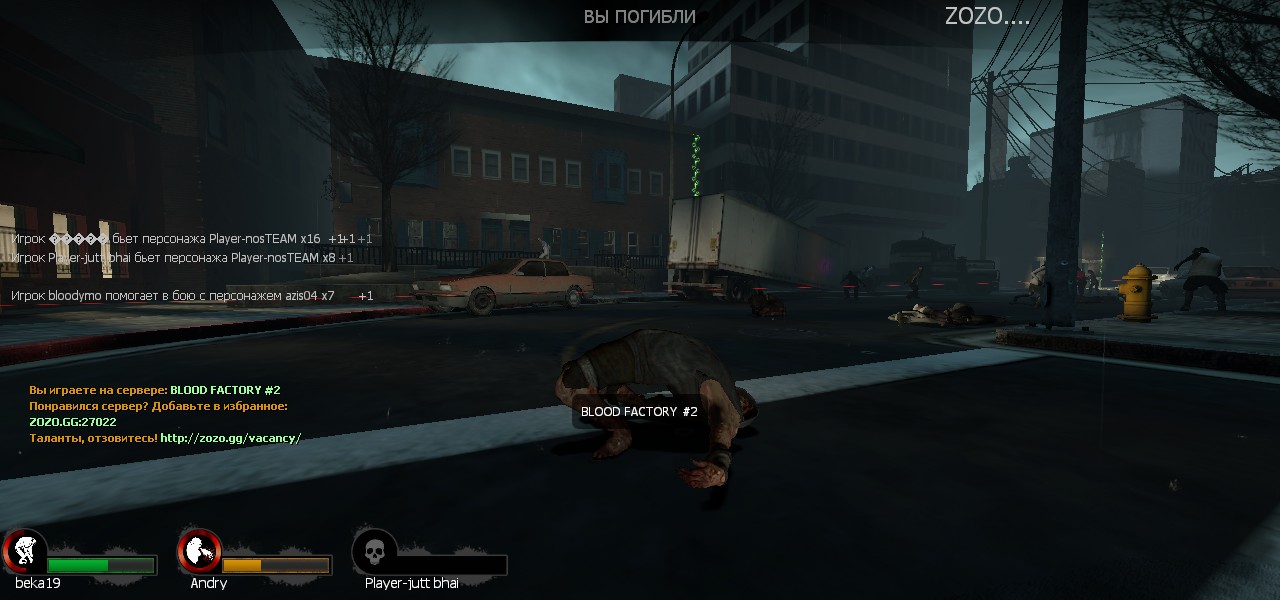Open the zozo.gg/vacancy chat link

(231, 438)
